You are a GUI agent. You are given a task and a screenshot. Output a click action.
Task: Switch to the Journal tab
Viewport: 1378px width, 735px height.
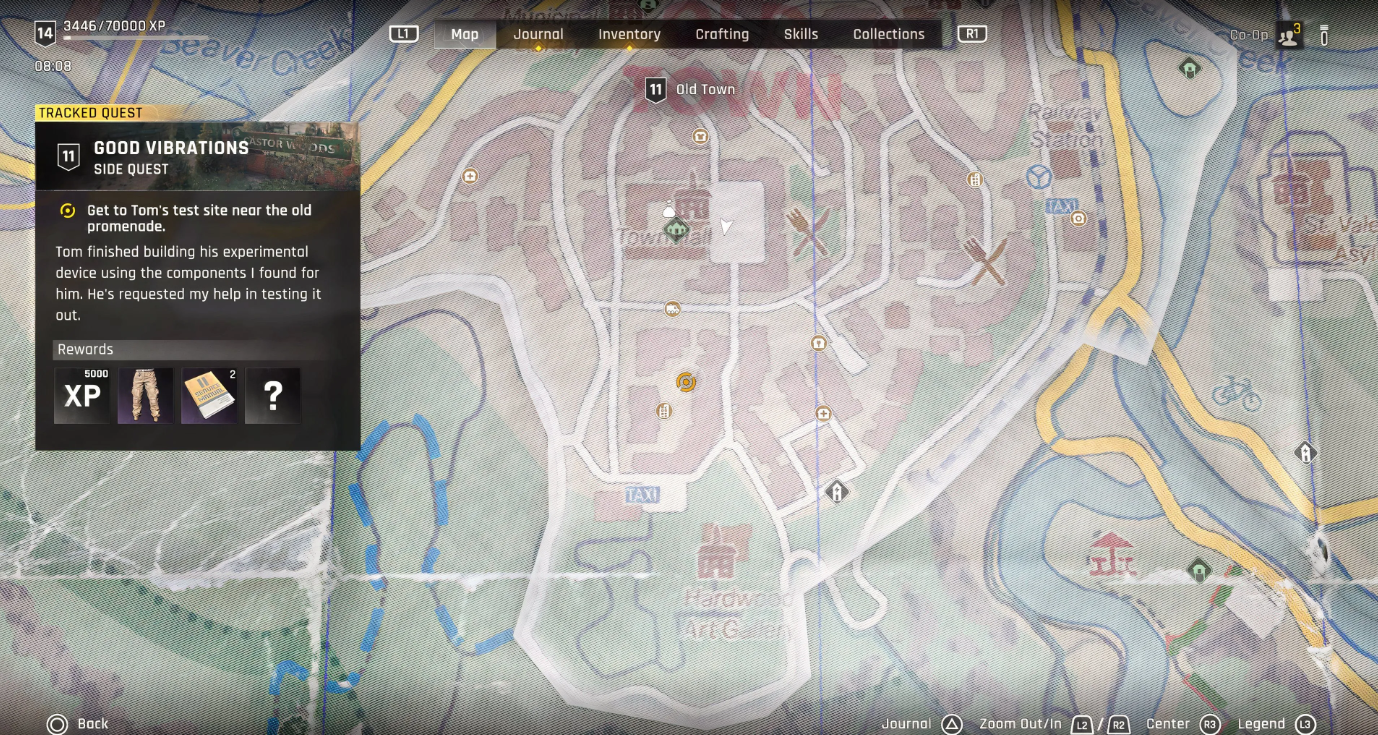[538, 34]
